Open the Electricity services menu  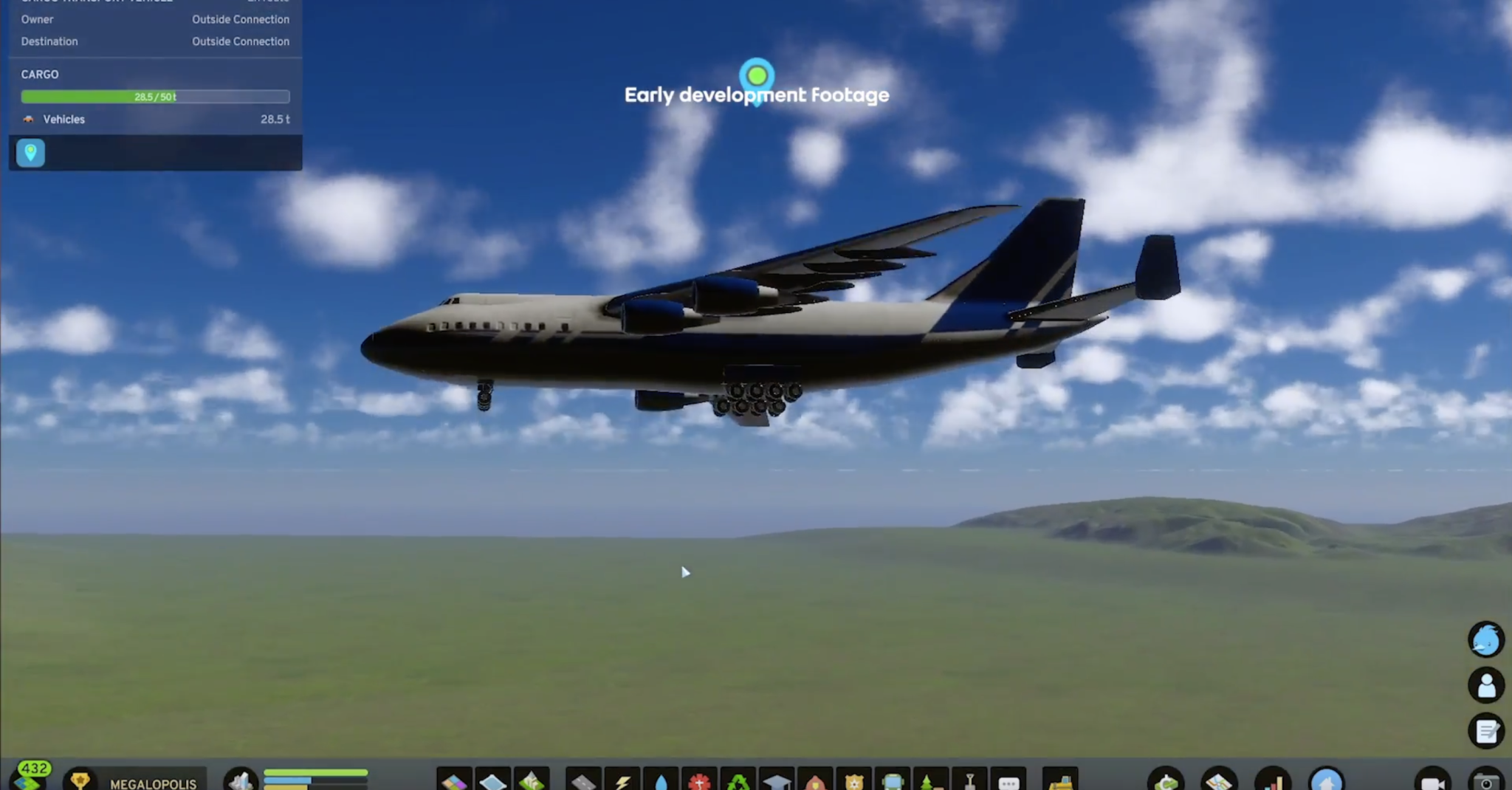[624, 783]
